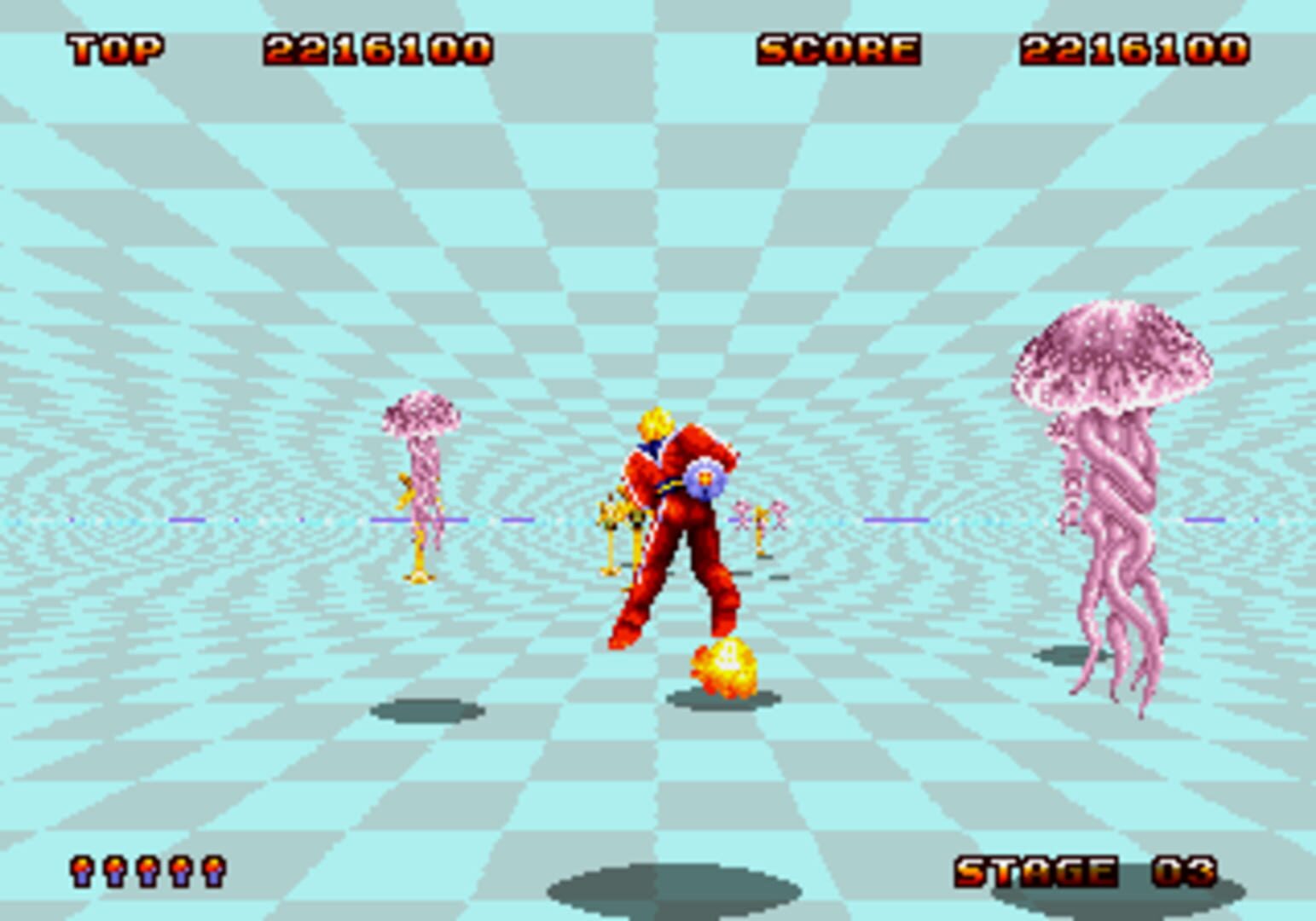
Task: Click the horizon line at screen center
Action: (657, 518)
